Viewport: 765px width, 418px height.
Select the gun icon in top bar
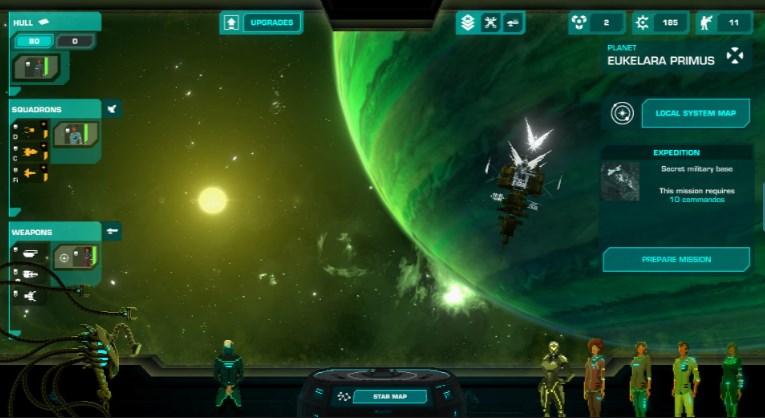click(513, 22)
